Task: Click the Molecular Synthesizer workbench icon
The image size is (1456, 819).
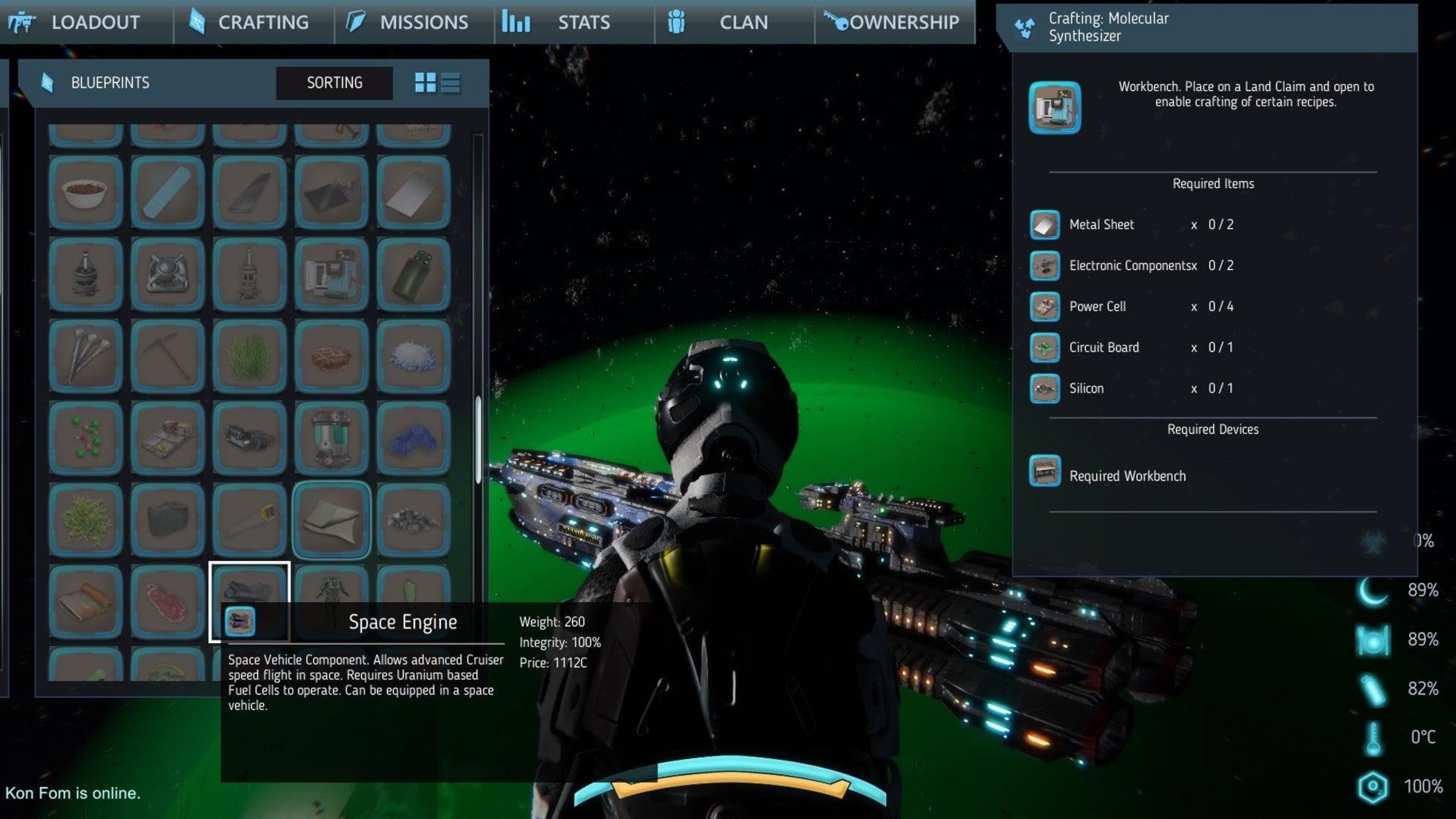Action: pos(1054,107)
